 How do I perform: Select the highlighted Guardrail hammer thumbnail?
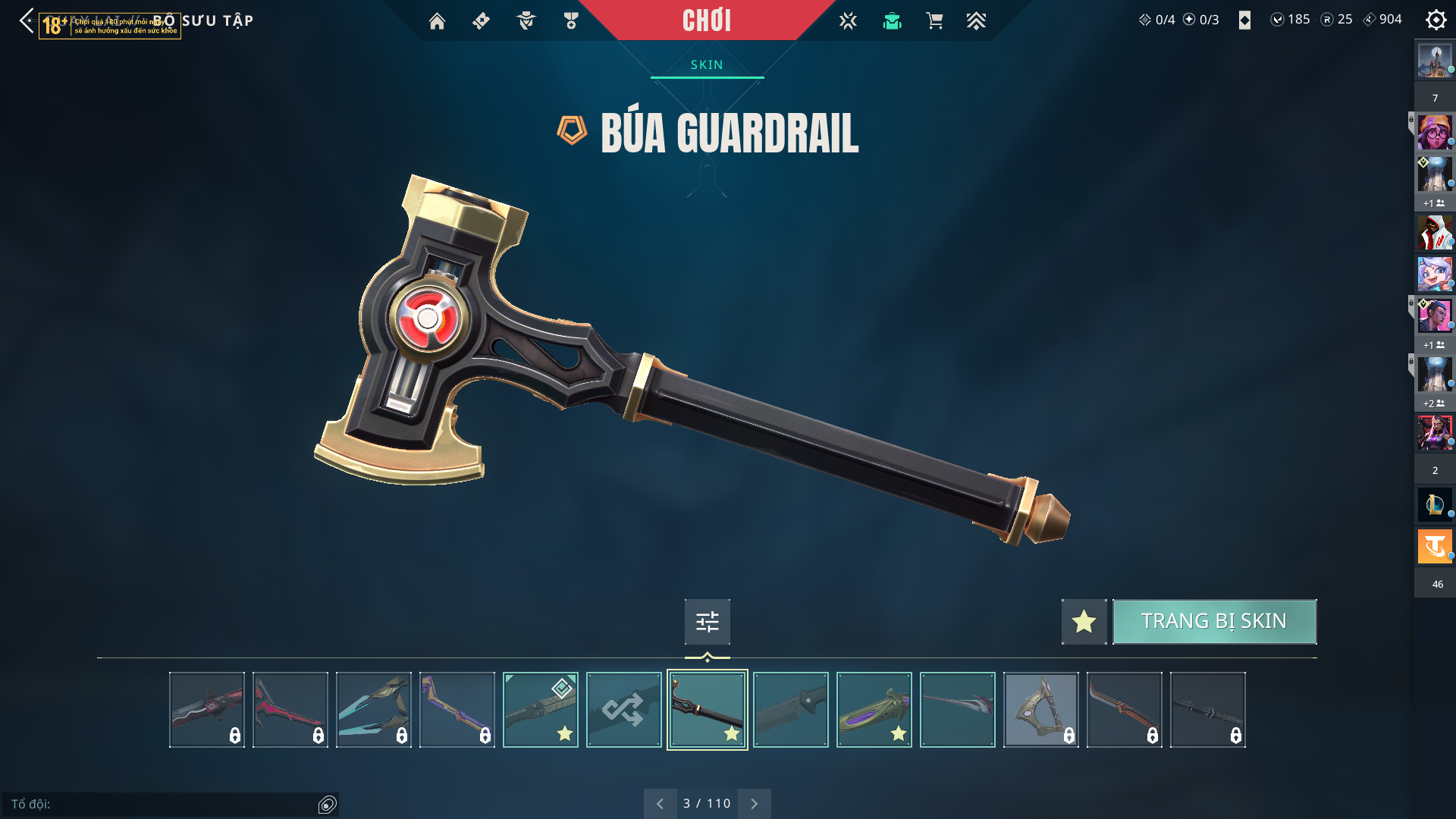tap(707, 710)
